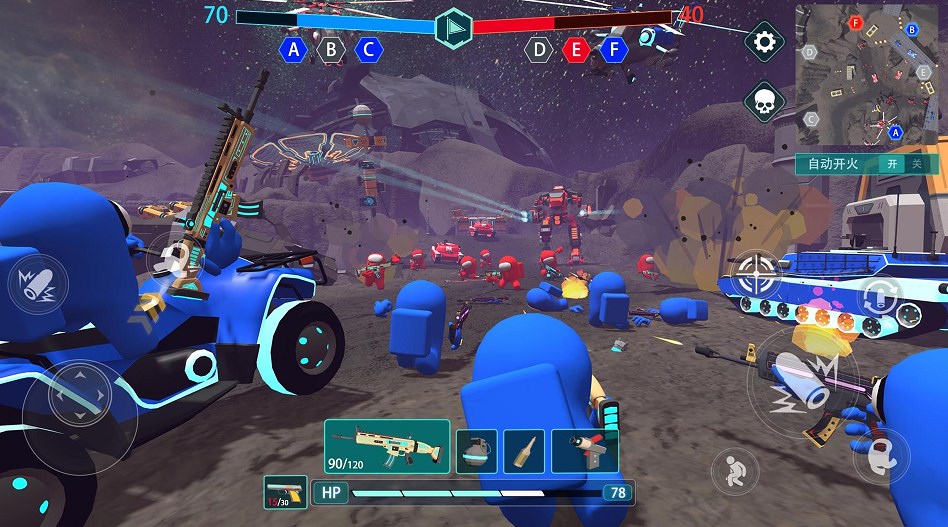The image size is (948, 527).
Task: Select the assault rifle weapon slot
Action: coord(387,446)
